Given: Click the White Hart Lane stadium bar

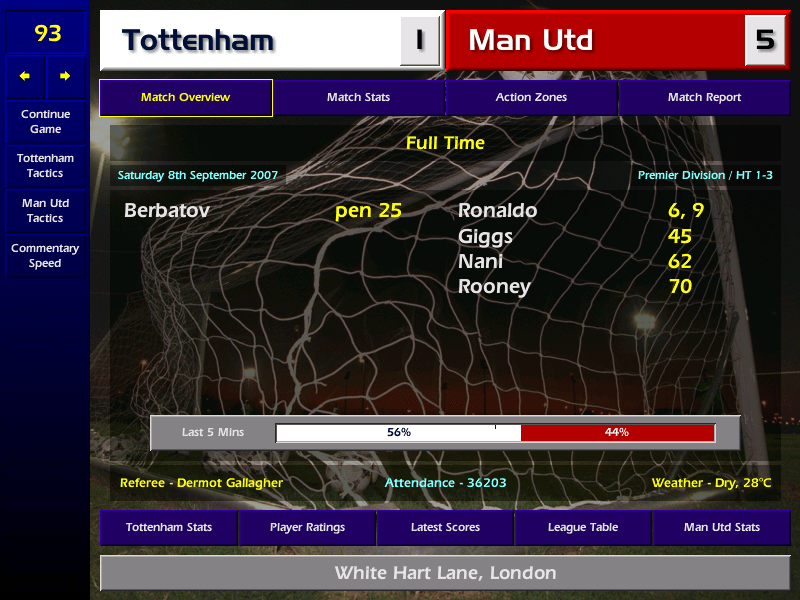Looking at the screenshot, I should (445, 573).
